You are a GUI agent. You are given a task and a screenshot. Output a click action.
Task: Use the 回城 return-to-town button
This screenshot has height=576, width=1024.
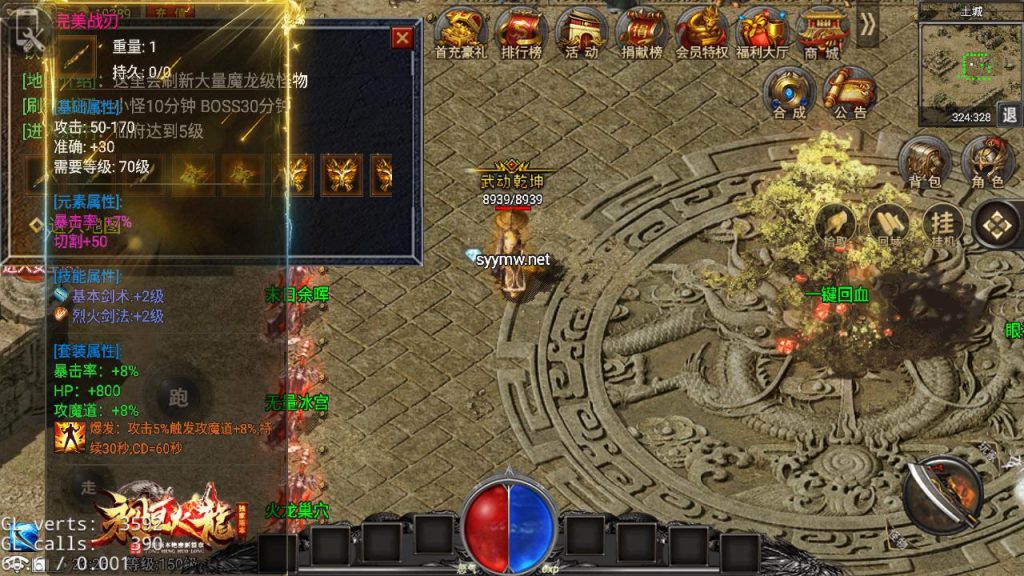887,224
